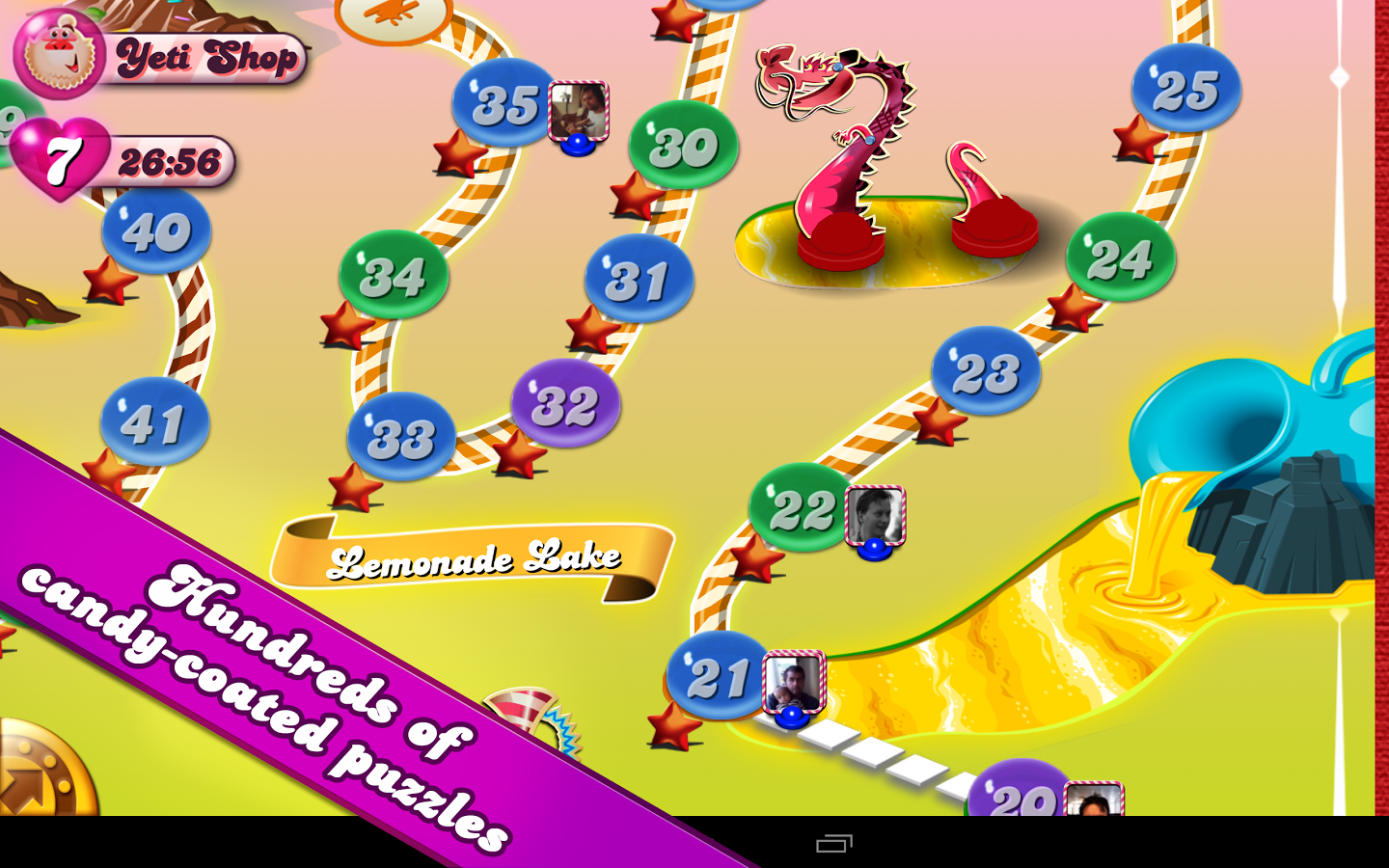Click the friend avatar on level 35
This screenshot has height=868, width=1389.
pyautogui.click(x=577, y=108)
